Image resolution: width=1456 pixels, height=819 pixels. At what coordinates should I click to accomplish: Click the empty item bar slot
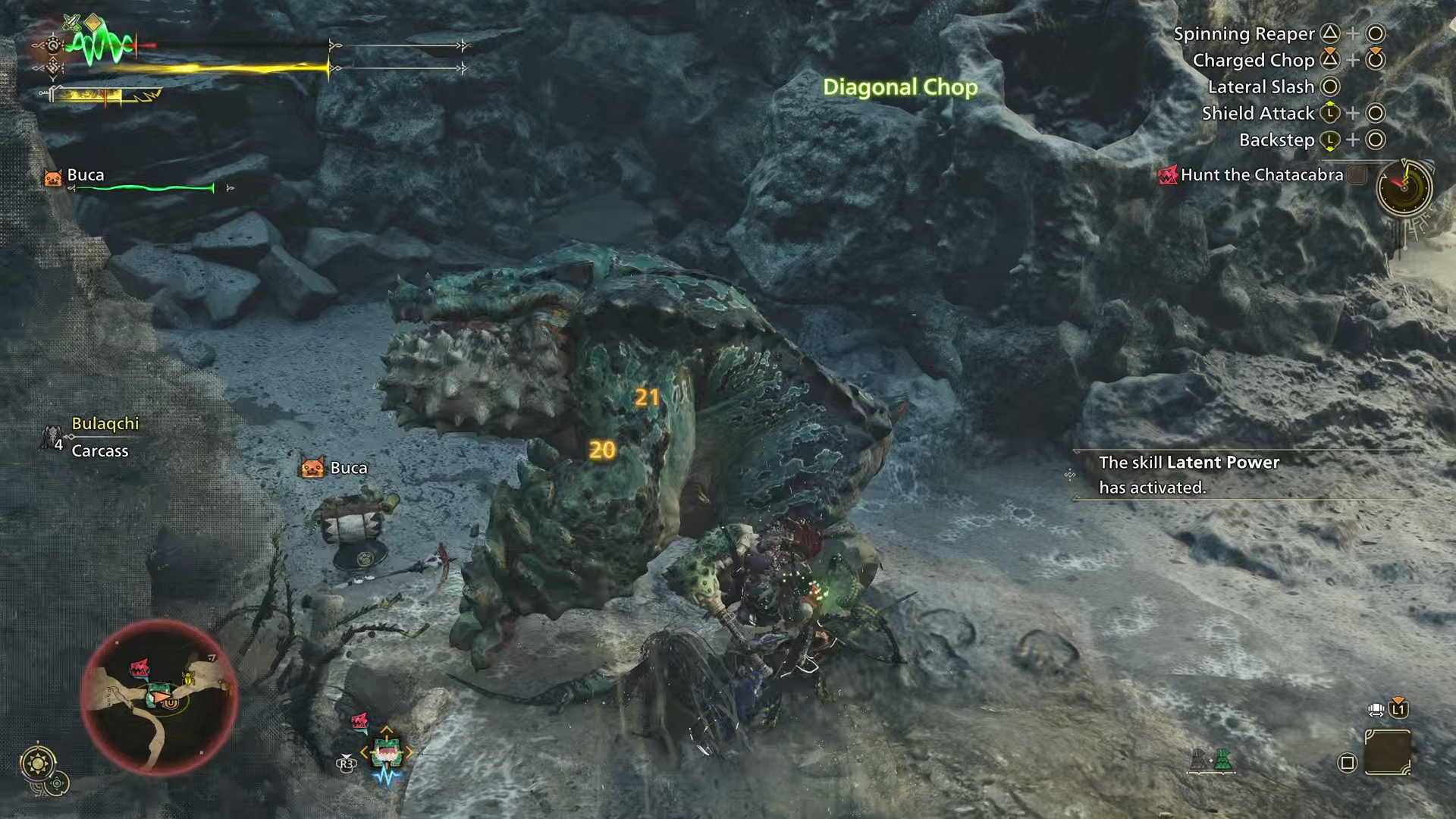point(1387,752)
